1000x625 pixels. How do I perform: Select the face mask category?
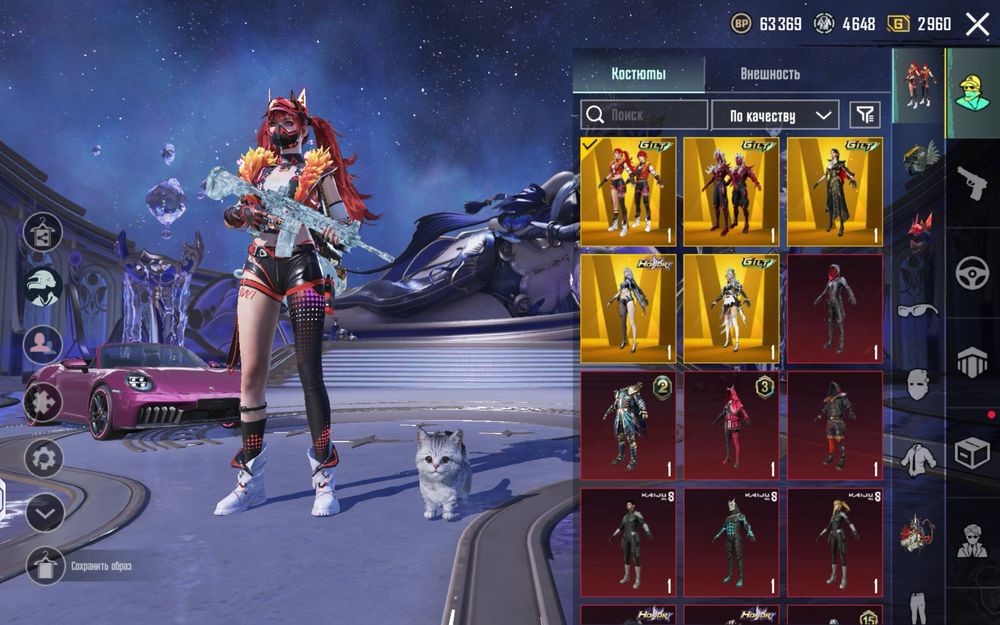(918, 383)
